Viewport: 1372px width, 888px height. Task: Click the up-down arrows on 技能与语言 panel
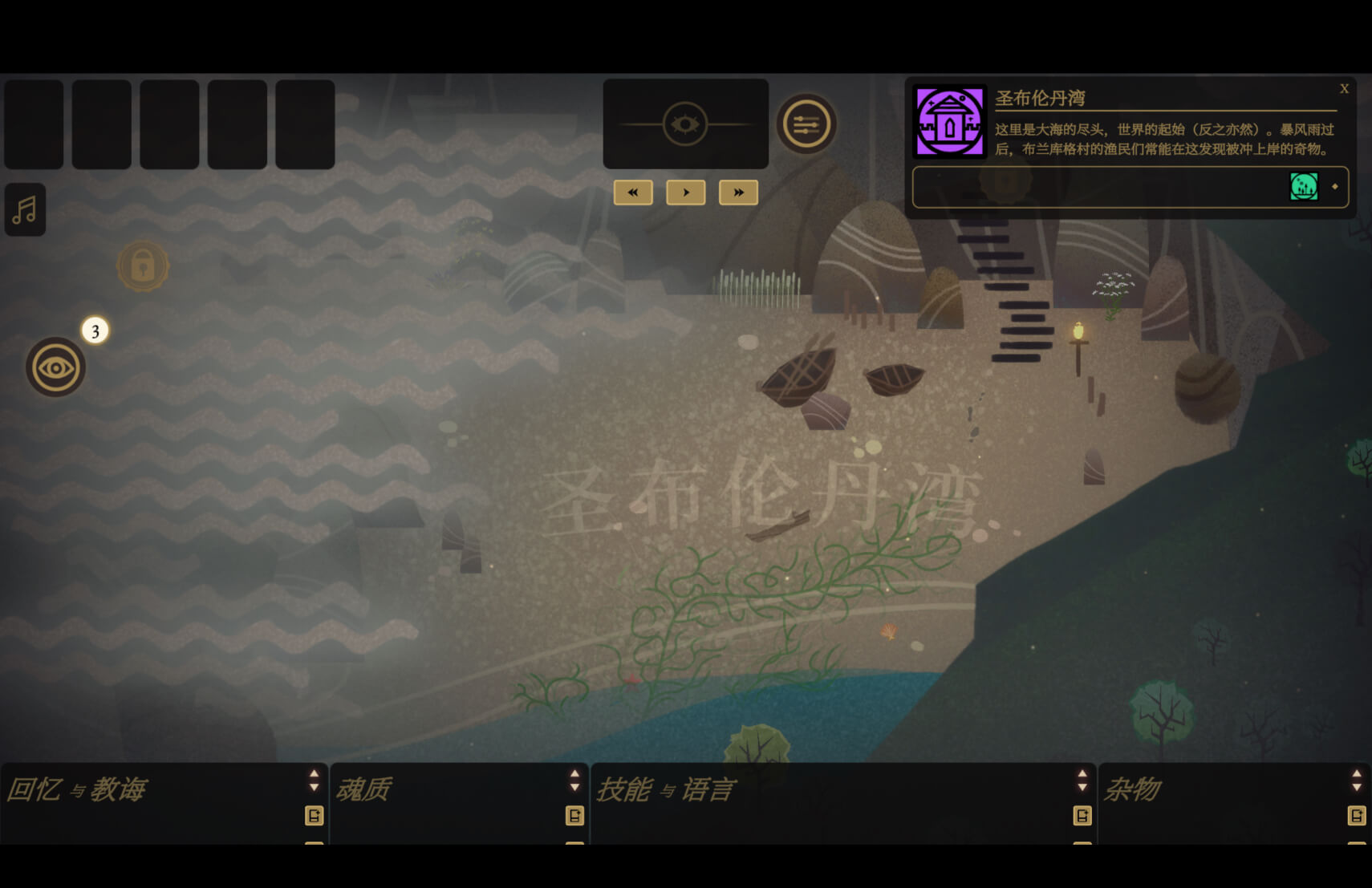pos(1082,780)
